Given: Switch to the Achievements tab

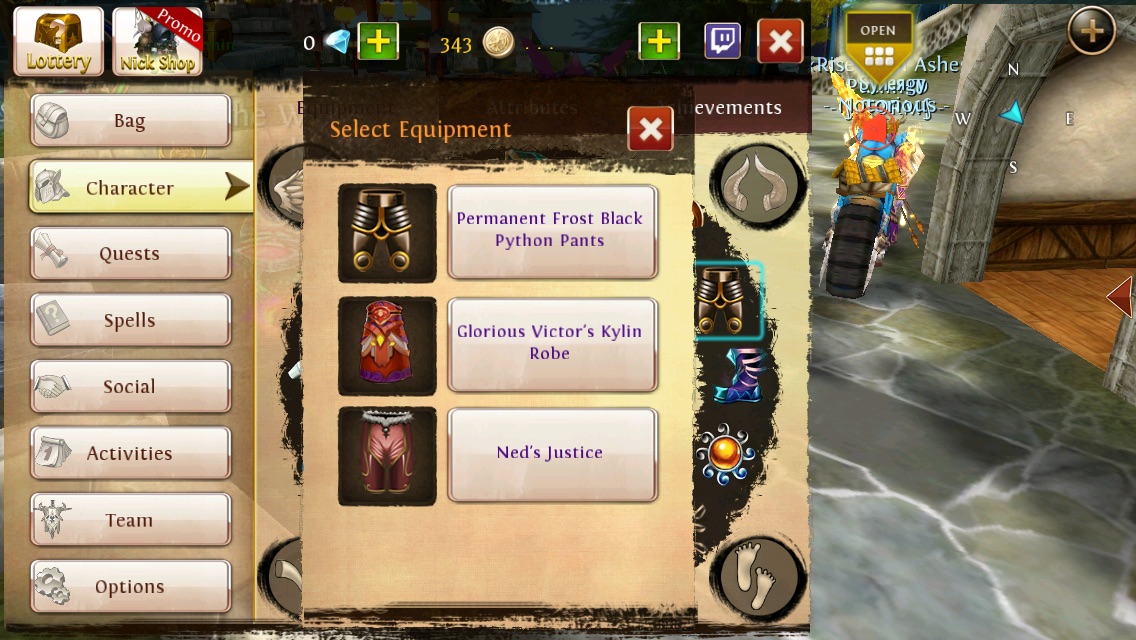Looking at the screenshot, I should coord(740,108).
